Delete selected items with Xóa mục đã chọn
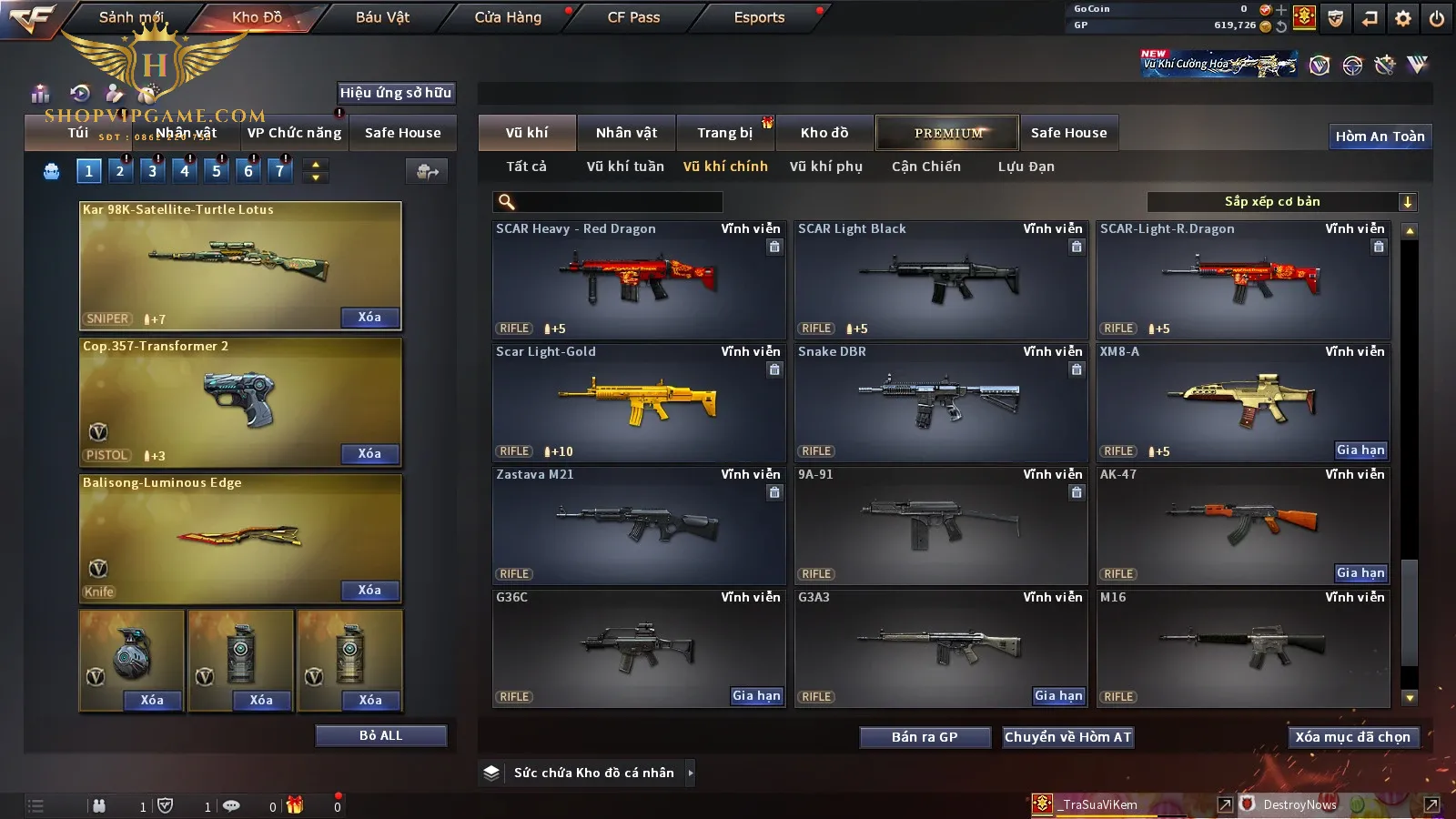The image size is (1456, 819). (1352, 737)
